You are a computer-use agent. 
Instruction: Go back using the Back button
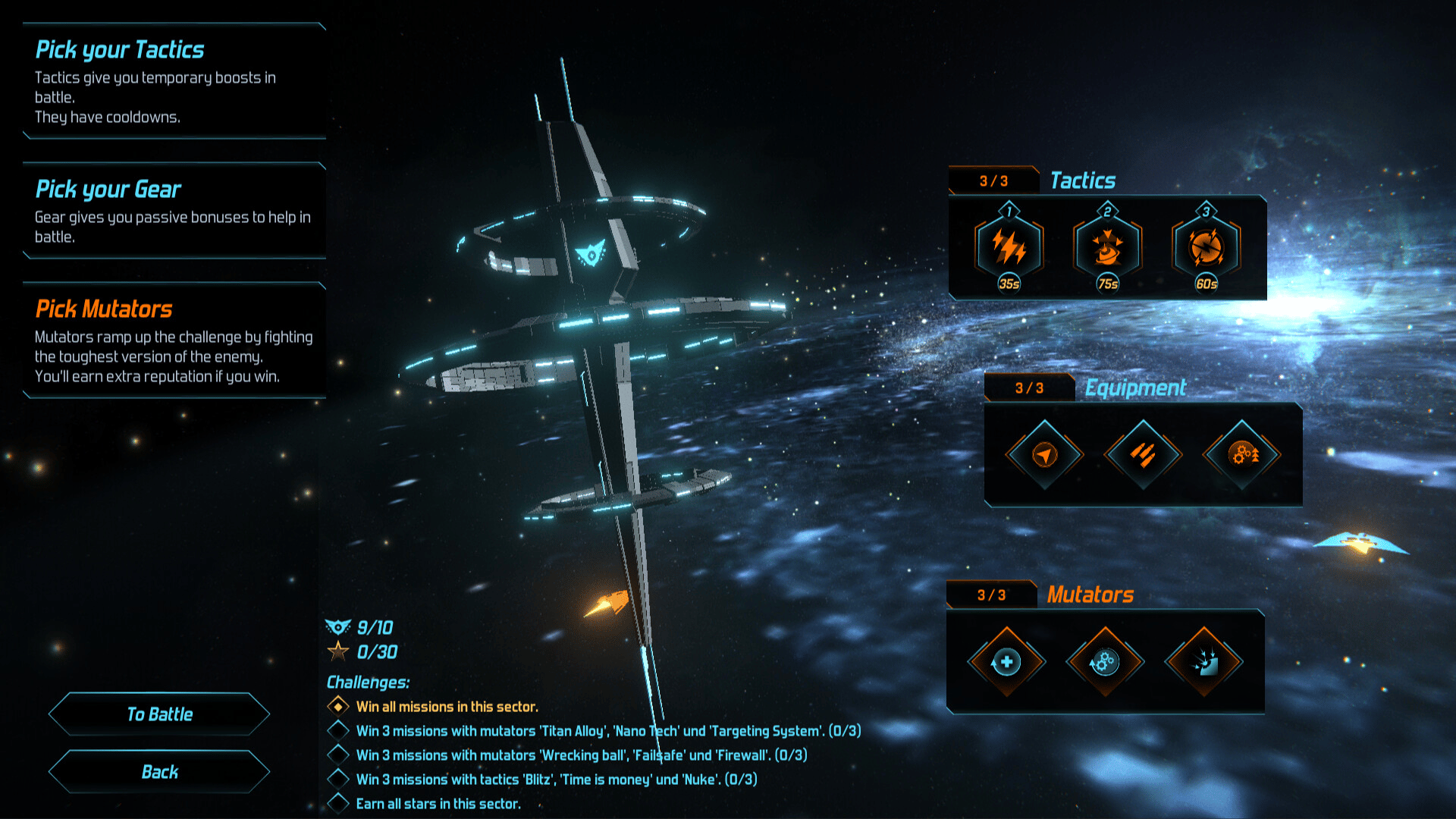tap(159, 772)
